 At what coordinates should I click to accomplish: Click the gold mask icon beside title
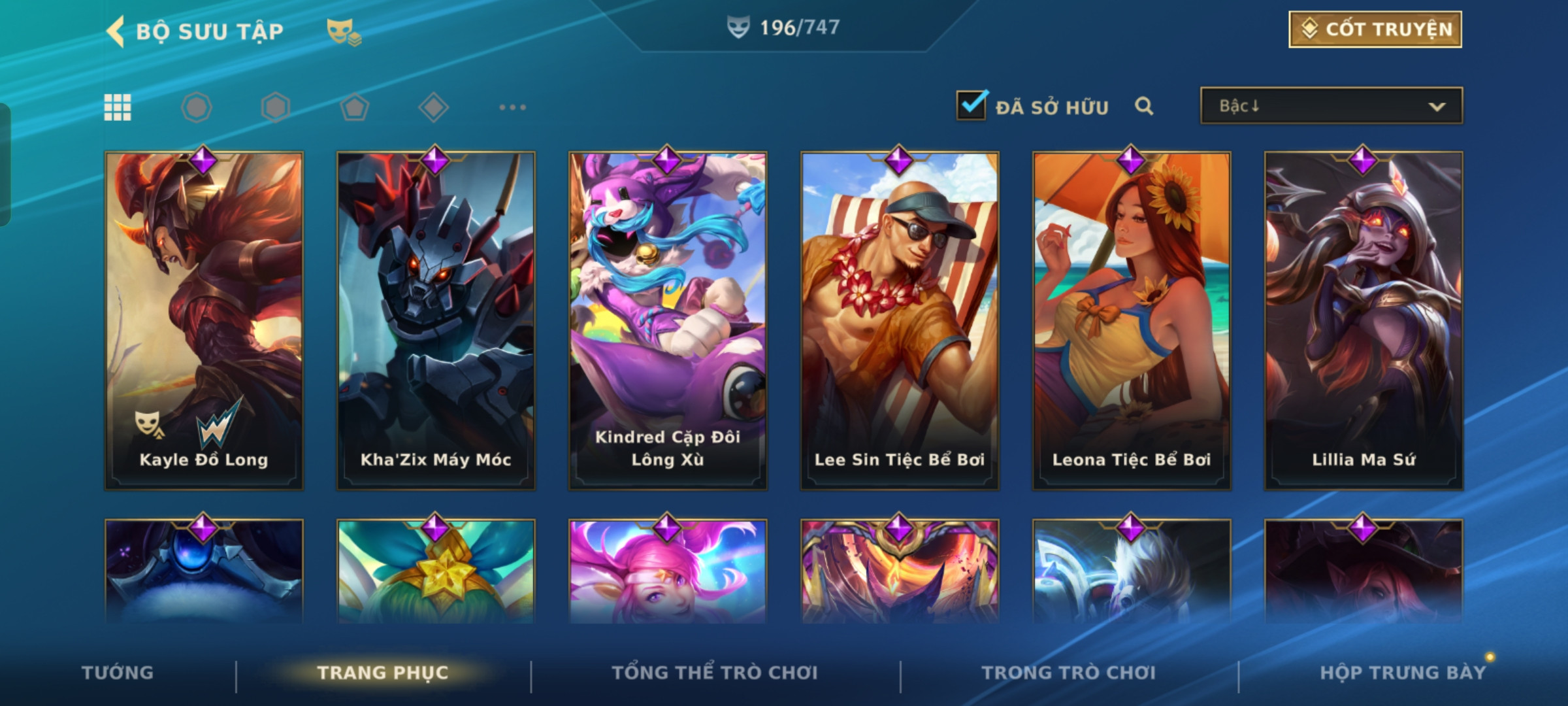point(344,31)
